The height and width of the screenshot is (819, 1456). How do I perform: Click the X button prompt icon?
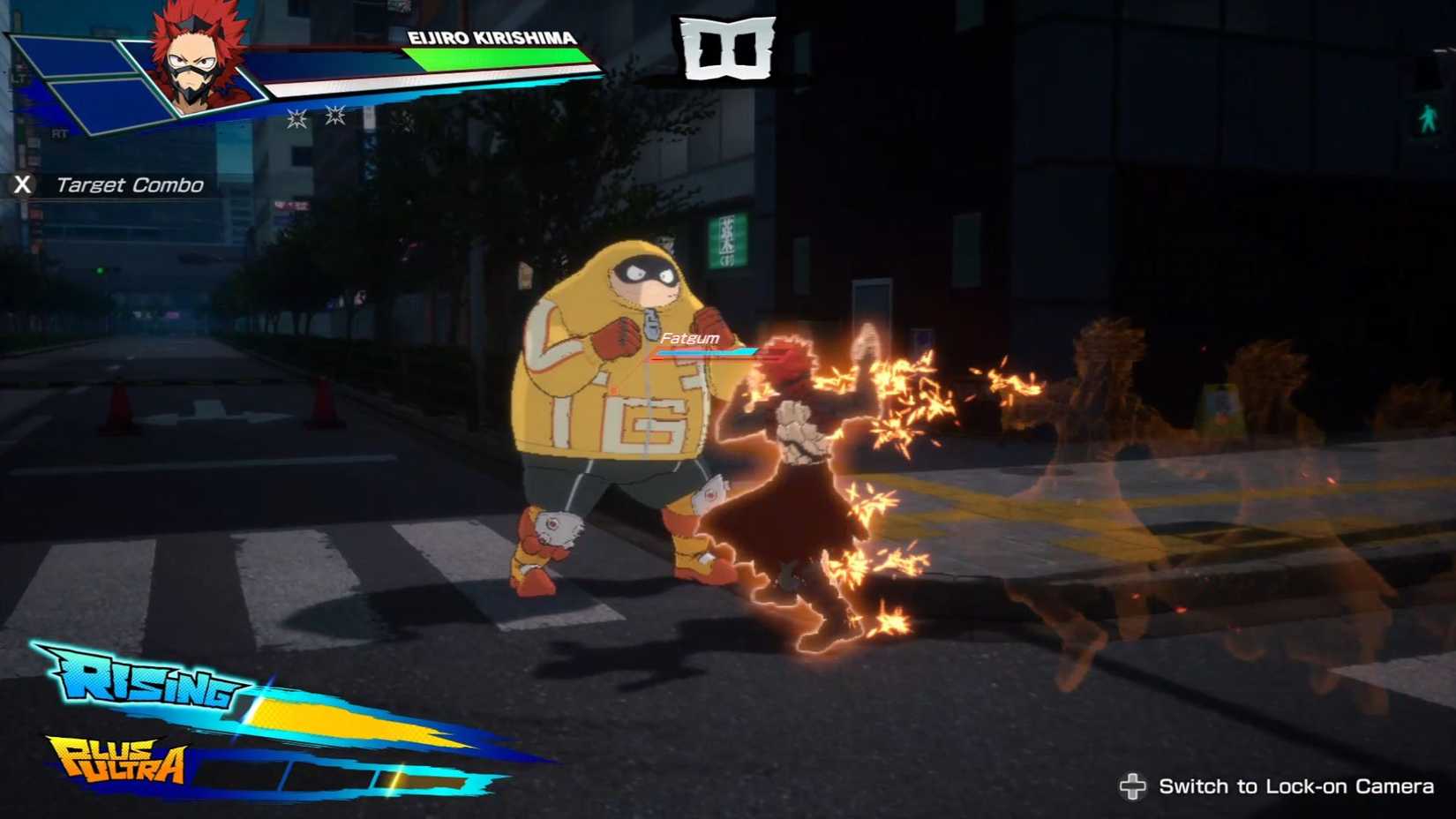coord(24,185)
